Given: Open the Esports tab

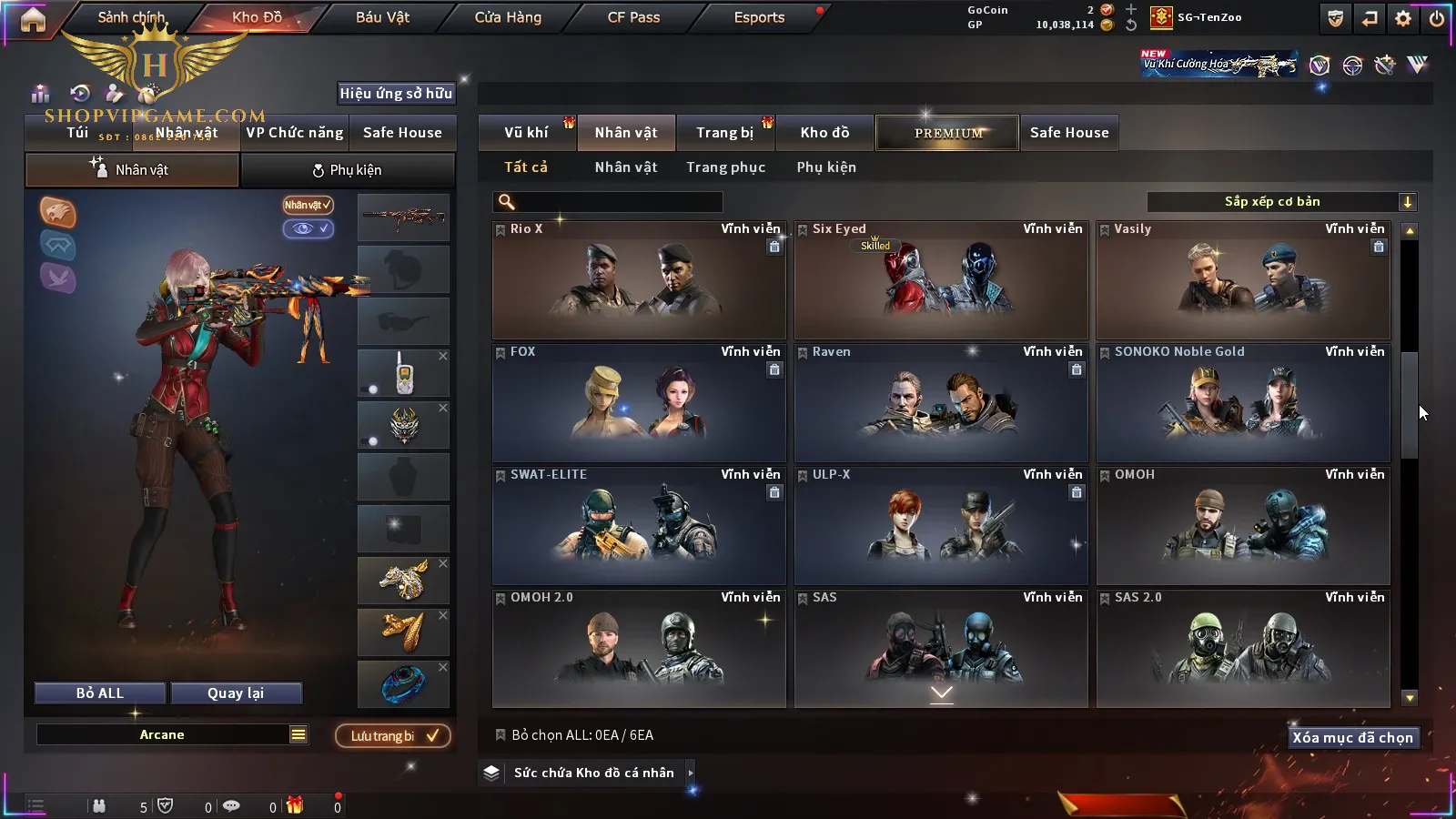Looking at the screenshot, I should (759, 17).
